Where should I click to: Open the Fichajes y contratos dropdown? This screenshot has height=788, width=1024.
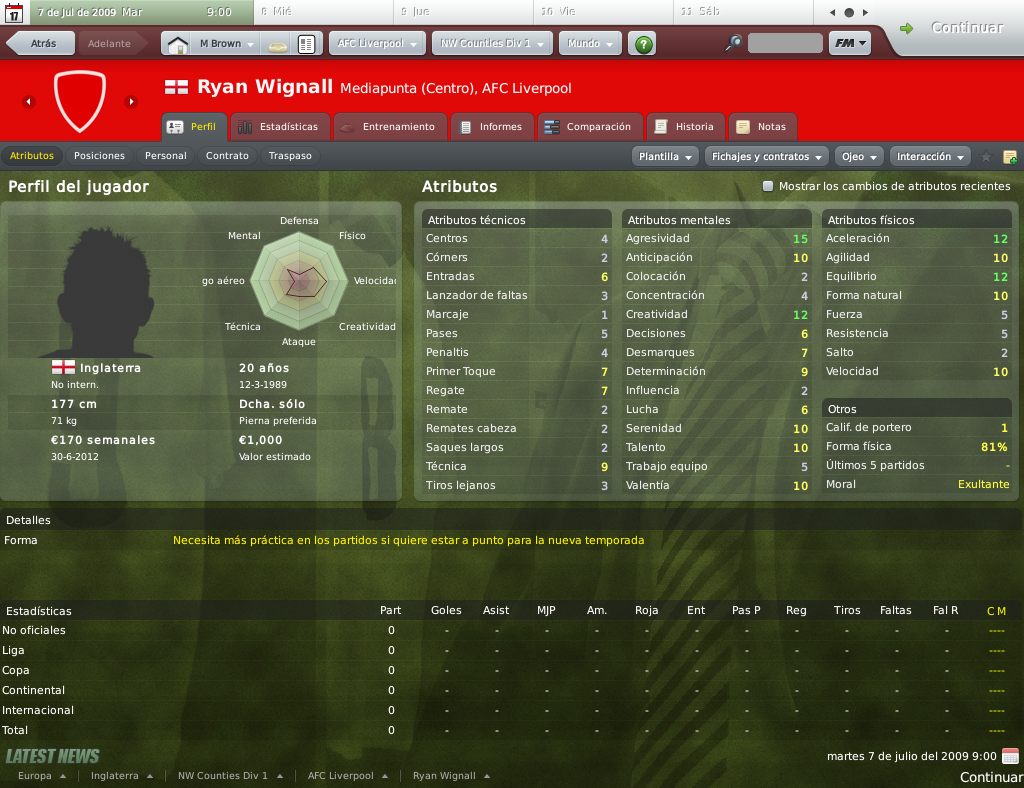pos(767,156)
